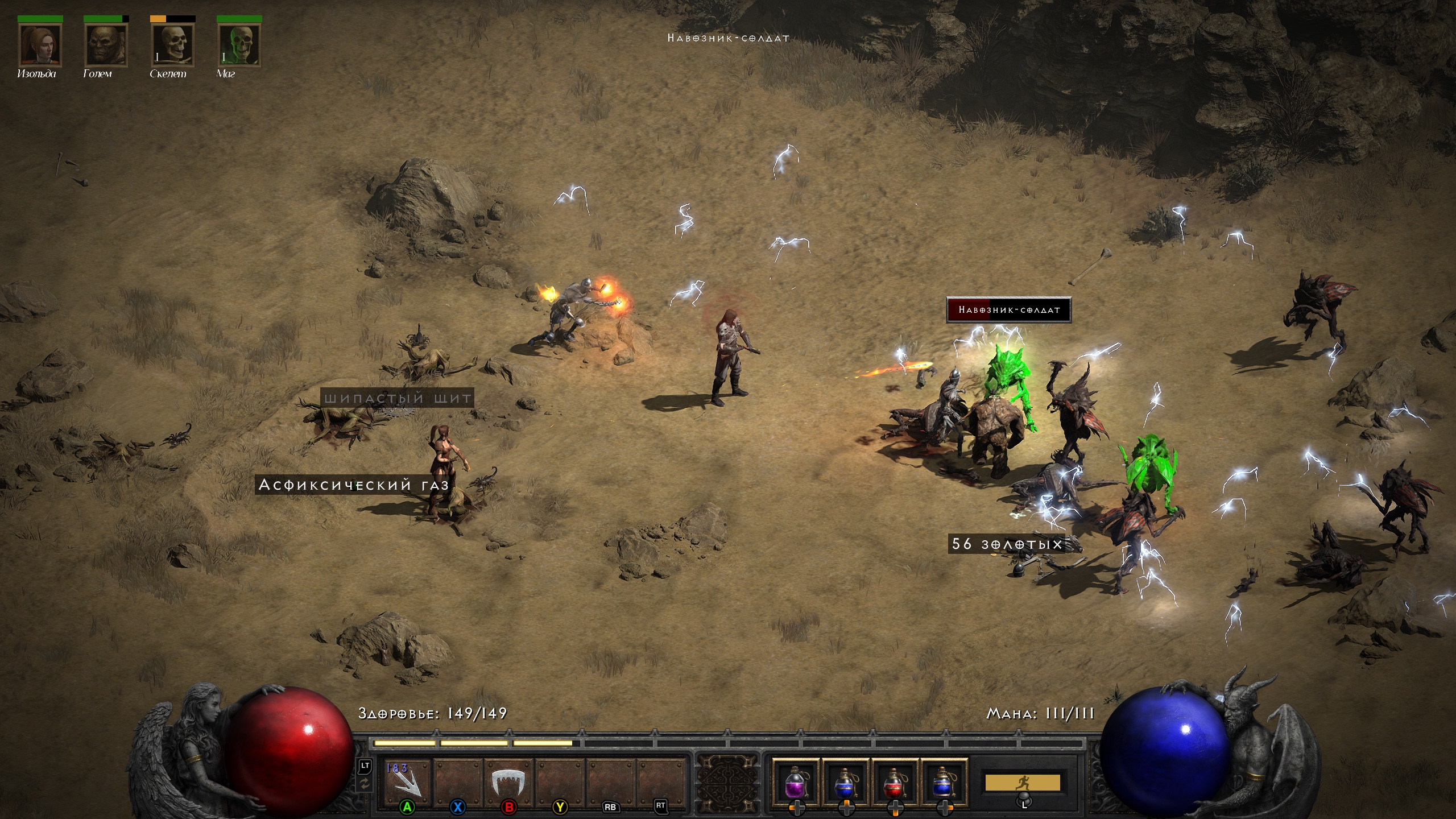Image resolution: width=1456 pixels, height=819 pixels.
Task: Grab the Асфиксический газ item label
Action: coord(354,485)
